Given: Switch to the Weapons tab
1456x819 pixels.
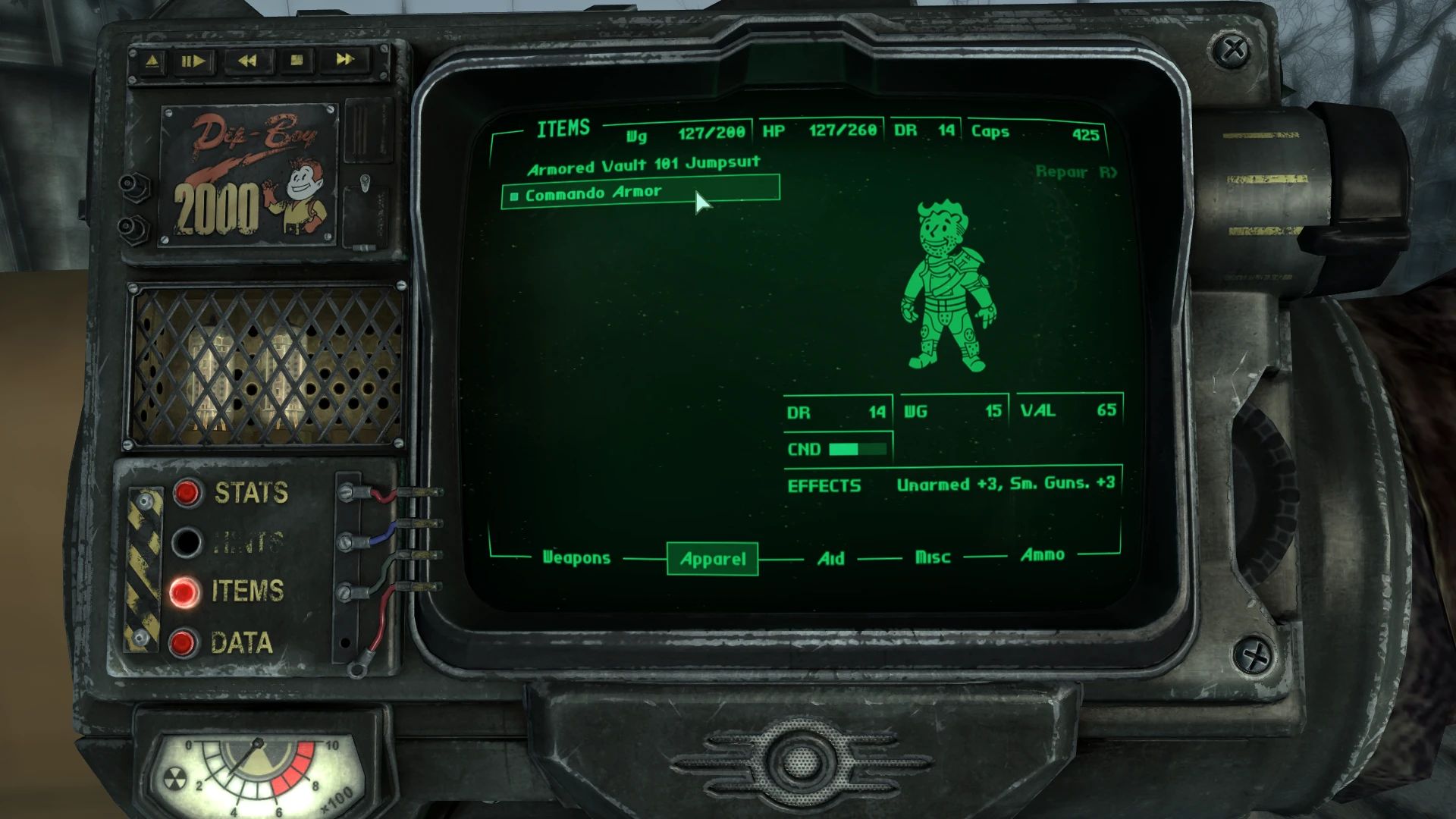Looking at the screenshot, I should pyautogui.click(x=576, y=558).
